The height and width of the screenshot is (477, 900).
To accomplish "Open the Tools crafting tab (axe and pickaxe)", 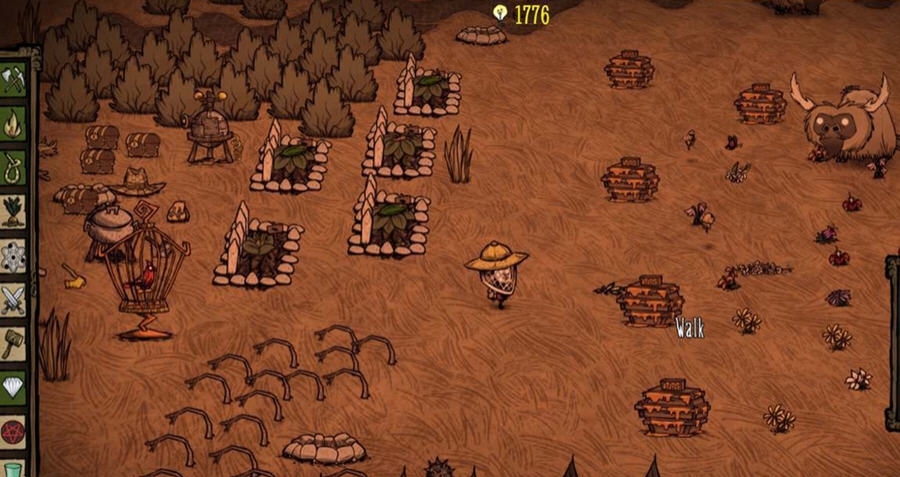I will (x=13, y=80).
